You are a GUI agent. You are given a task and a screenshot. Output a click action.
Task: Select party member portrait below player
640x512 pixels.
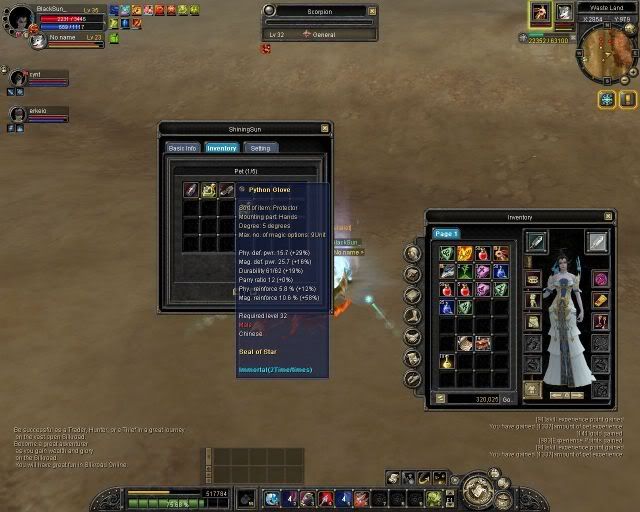click(x=19, y=79)
